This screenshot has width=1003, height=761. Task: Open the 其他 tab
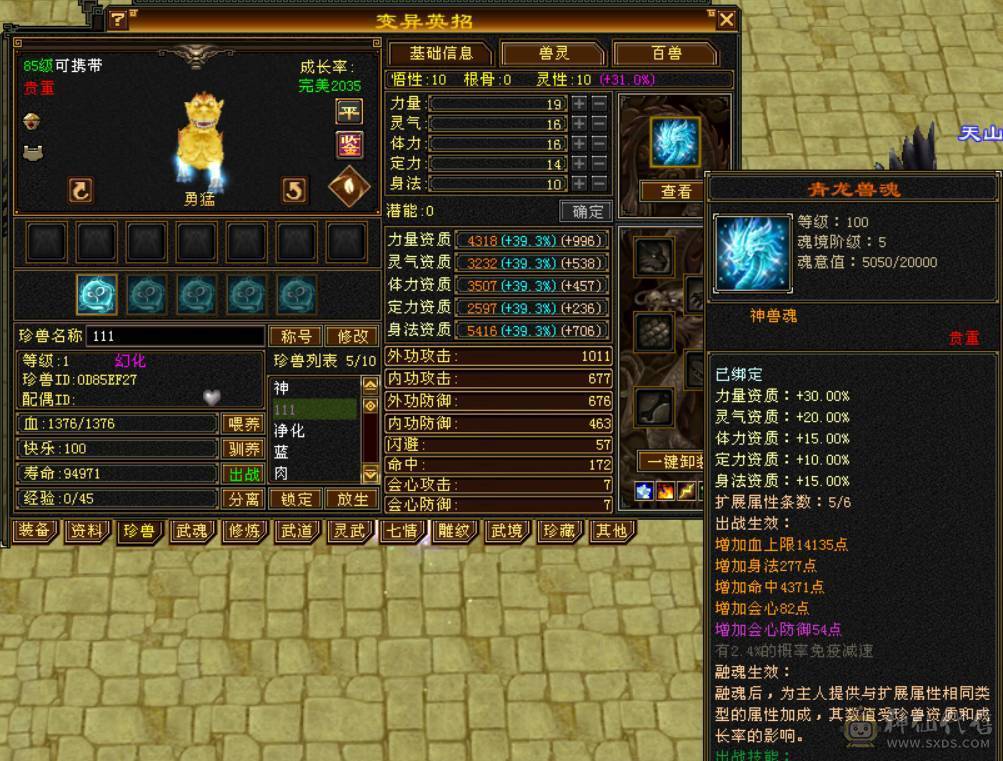tap(612, 531)
